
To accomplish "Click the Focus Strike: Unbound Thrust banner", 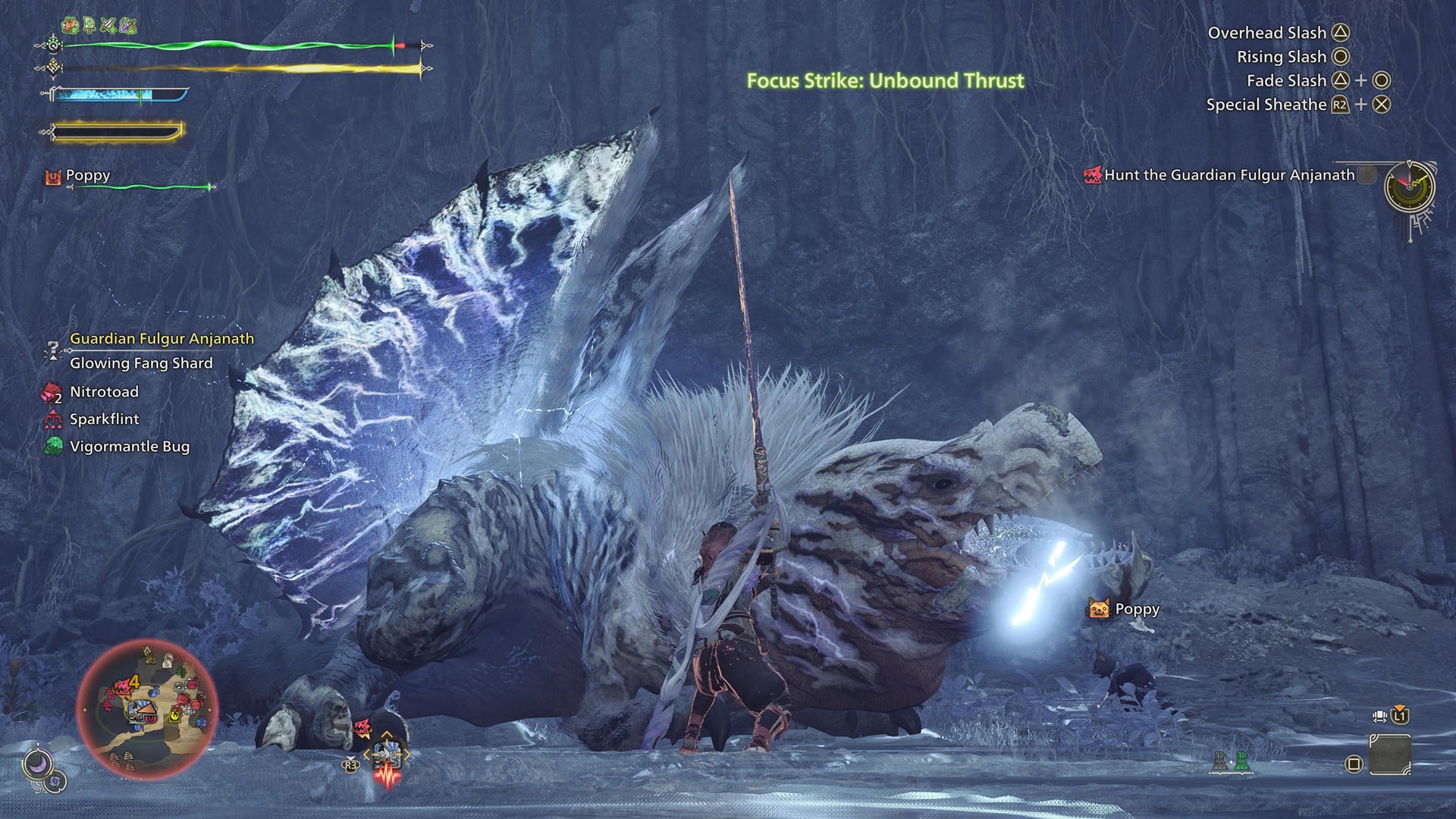I will pyautogui.click(x=884, y=78).
